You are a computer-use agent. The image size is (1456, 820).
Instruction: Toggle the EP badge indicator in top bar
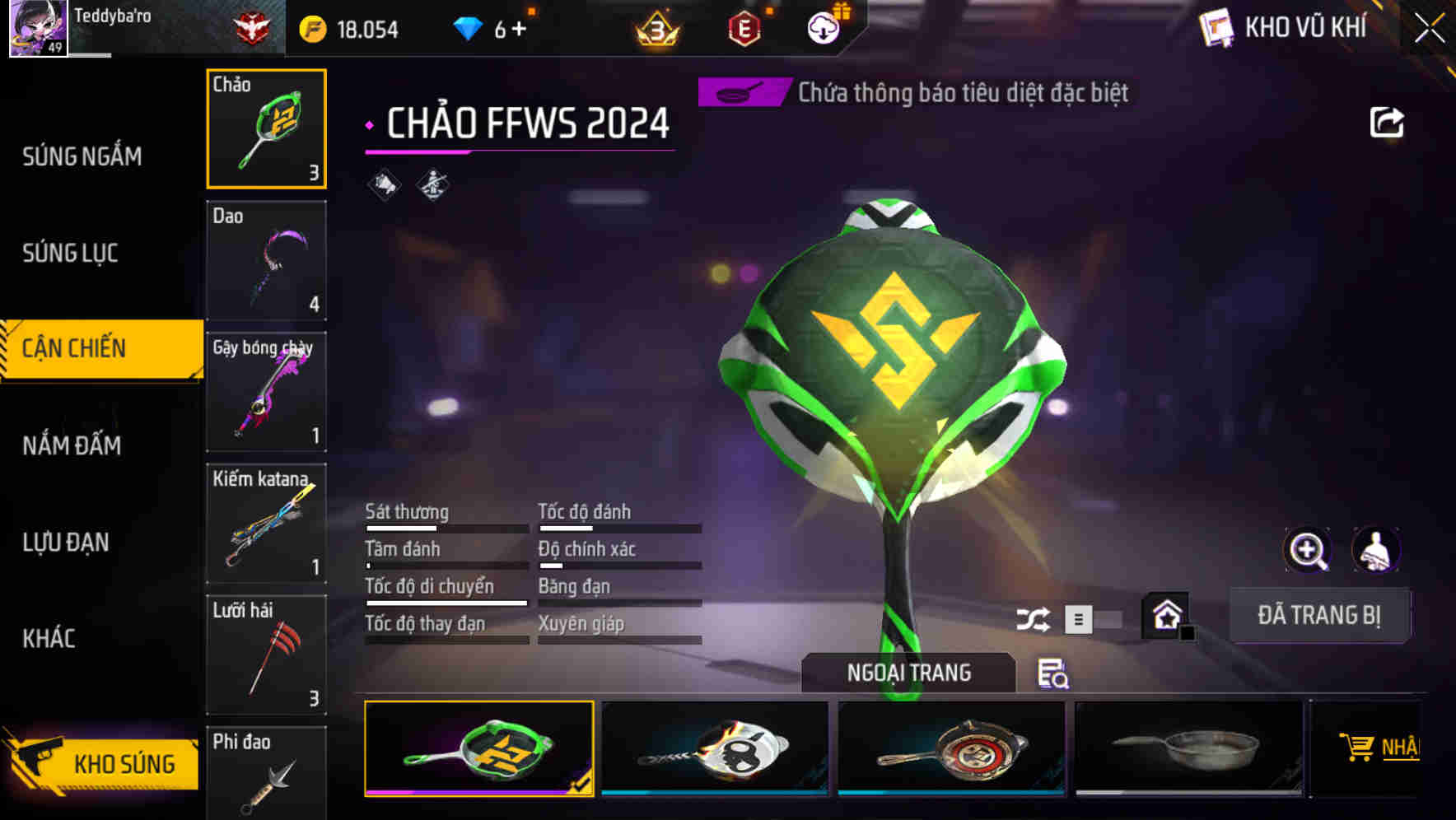745,27
